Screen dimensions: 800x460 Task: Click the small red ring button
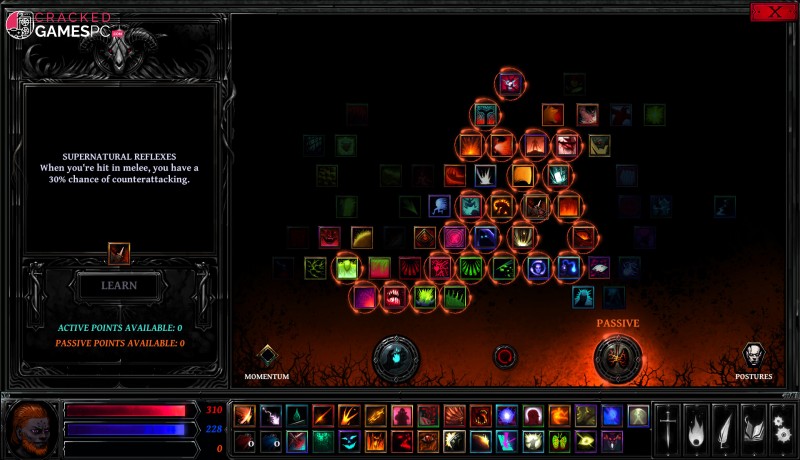coord(506,356)
